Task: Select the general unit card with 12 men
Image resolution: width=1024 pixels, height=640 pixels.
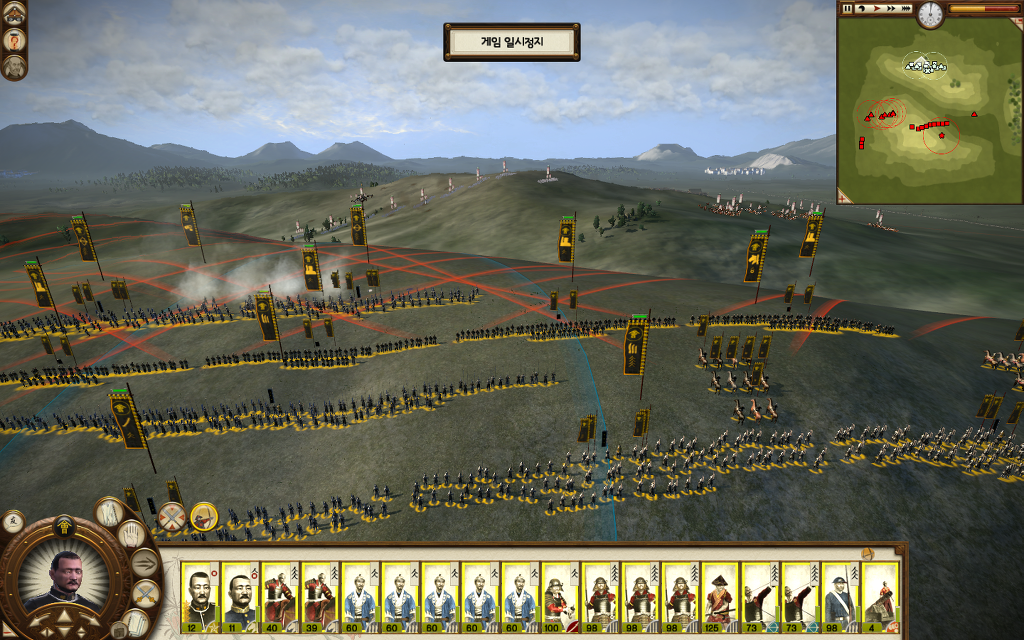Action: pyautogui.click(x=200, y=594)
